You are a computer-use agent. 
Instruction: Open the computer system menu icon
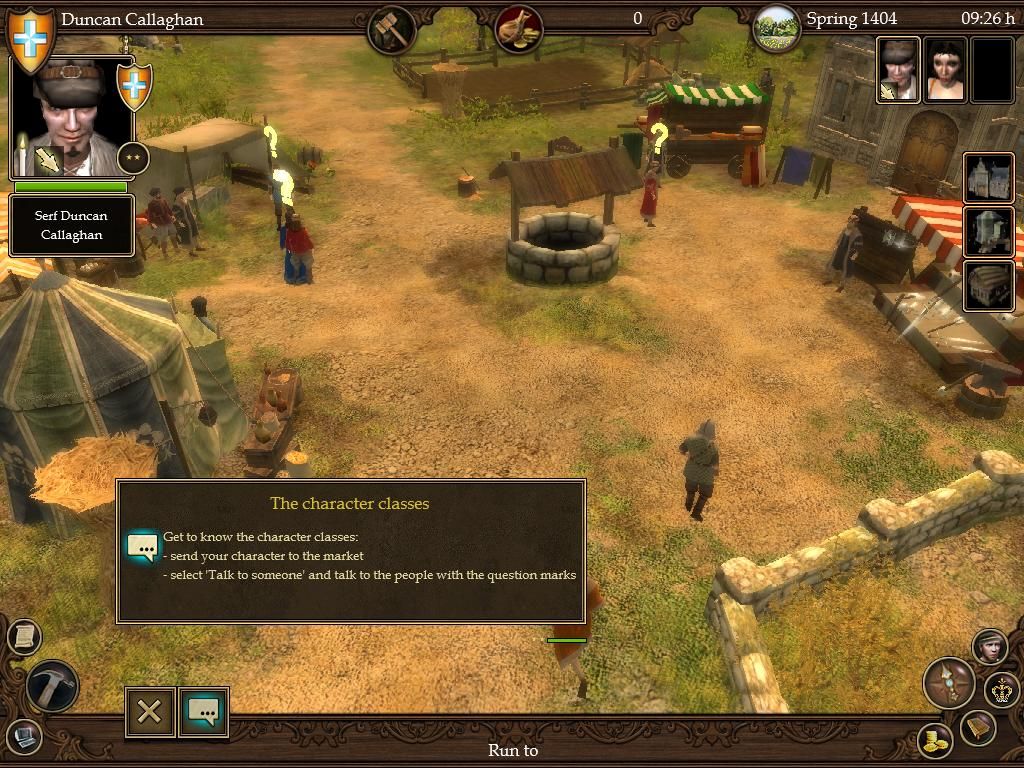click(24, 737)
